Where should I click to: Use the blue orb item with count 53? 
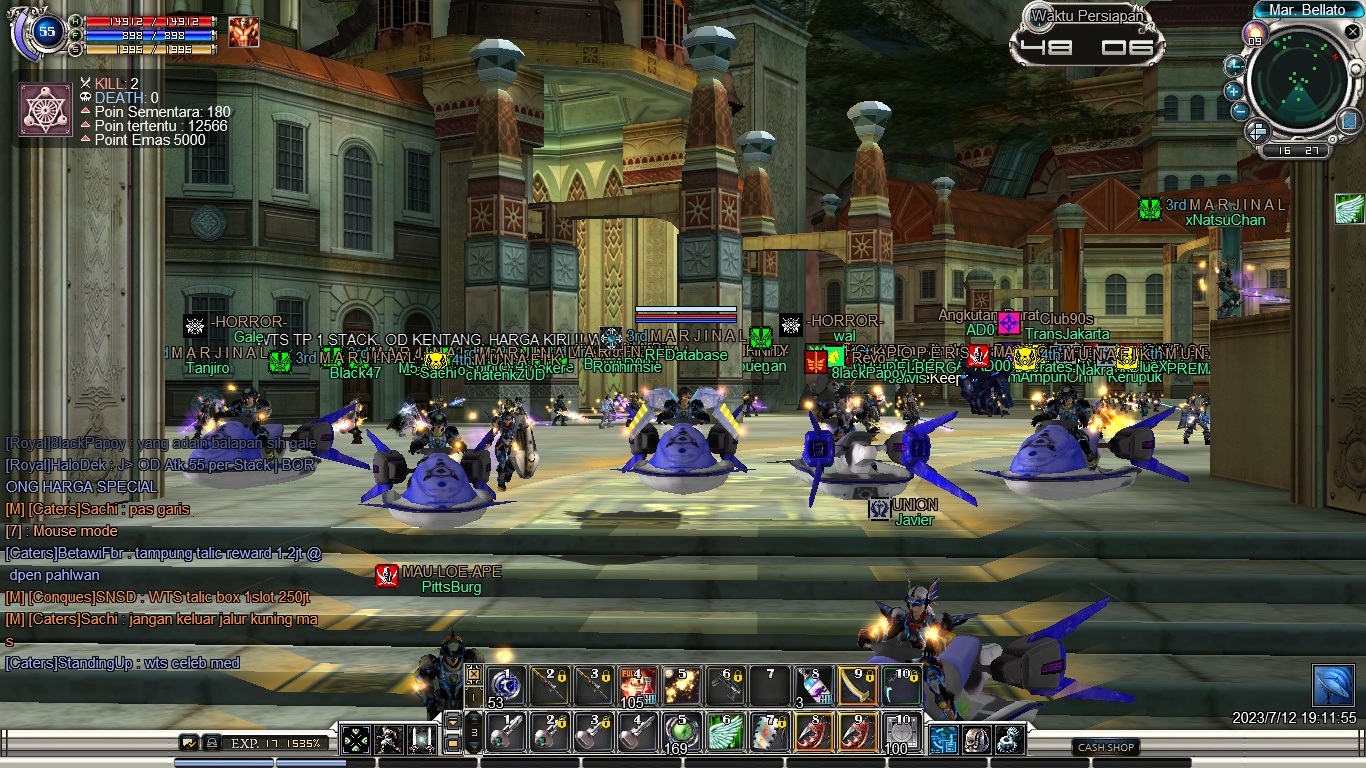click(505, 686)
